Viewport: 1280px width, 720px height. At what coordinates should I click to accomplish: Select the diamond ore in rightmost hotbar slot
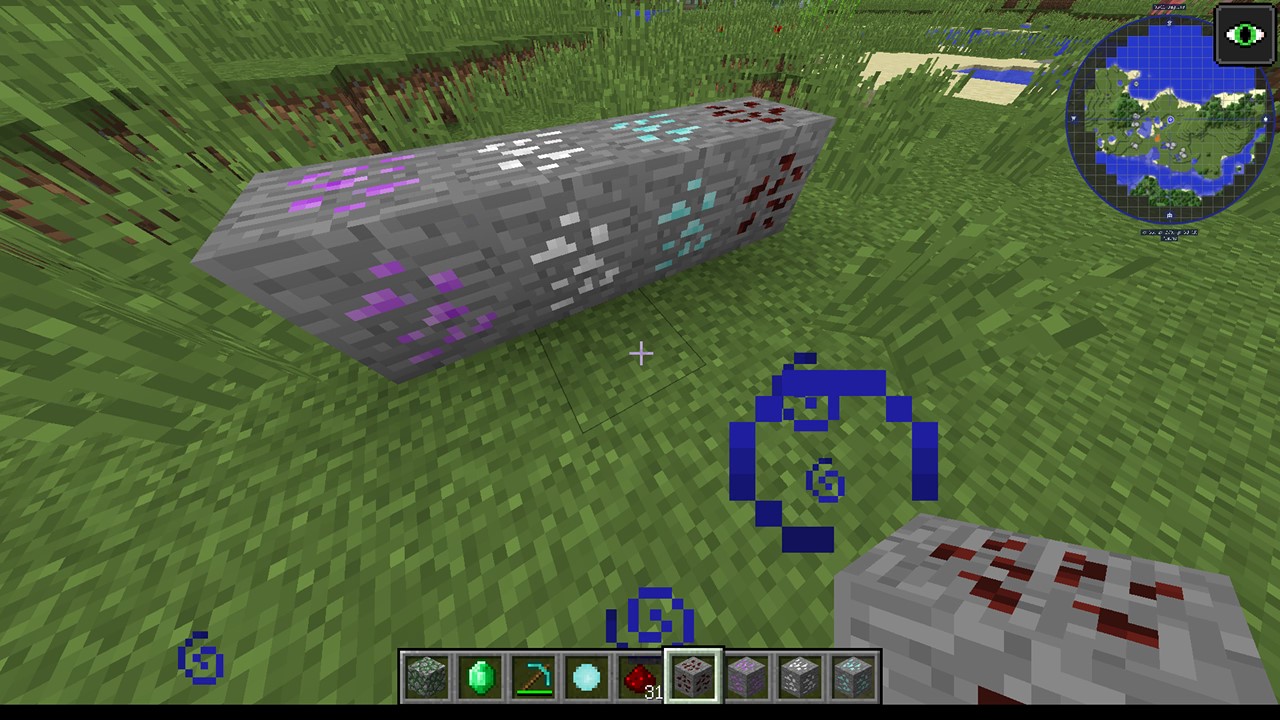(x=855, y=678)
